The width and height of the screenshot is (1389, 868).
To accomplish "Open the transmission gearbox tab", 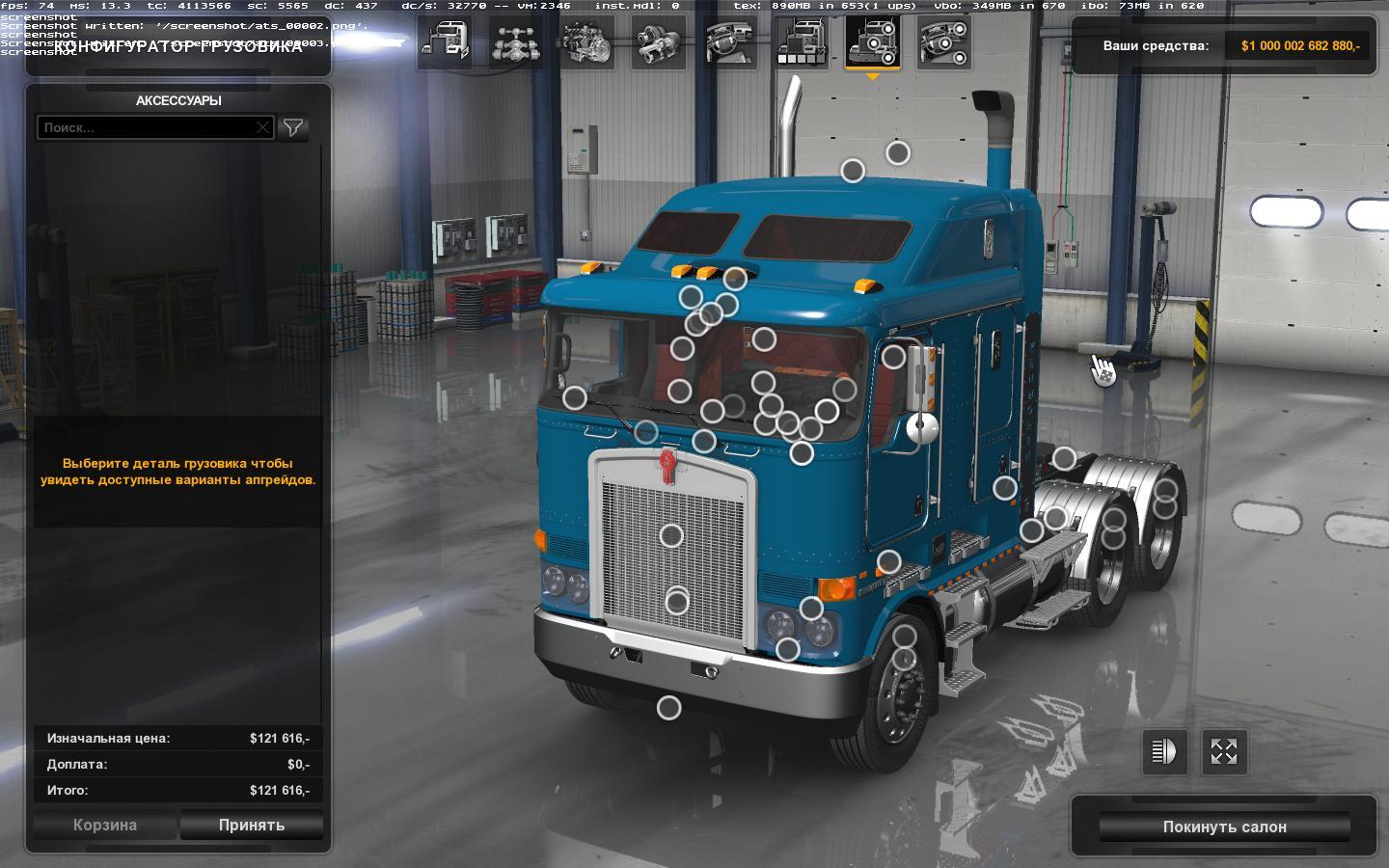I will [x=659, y=43].
